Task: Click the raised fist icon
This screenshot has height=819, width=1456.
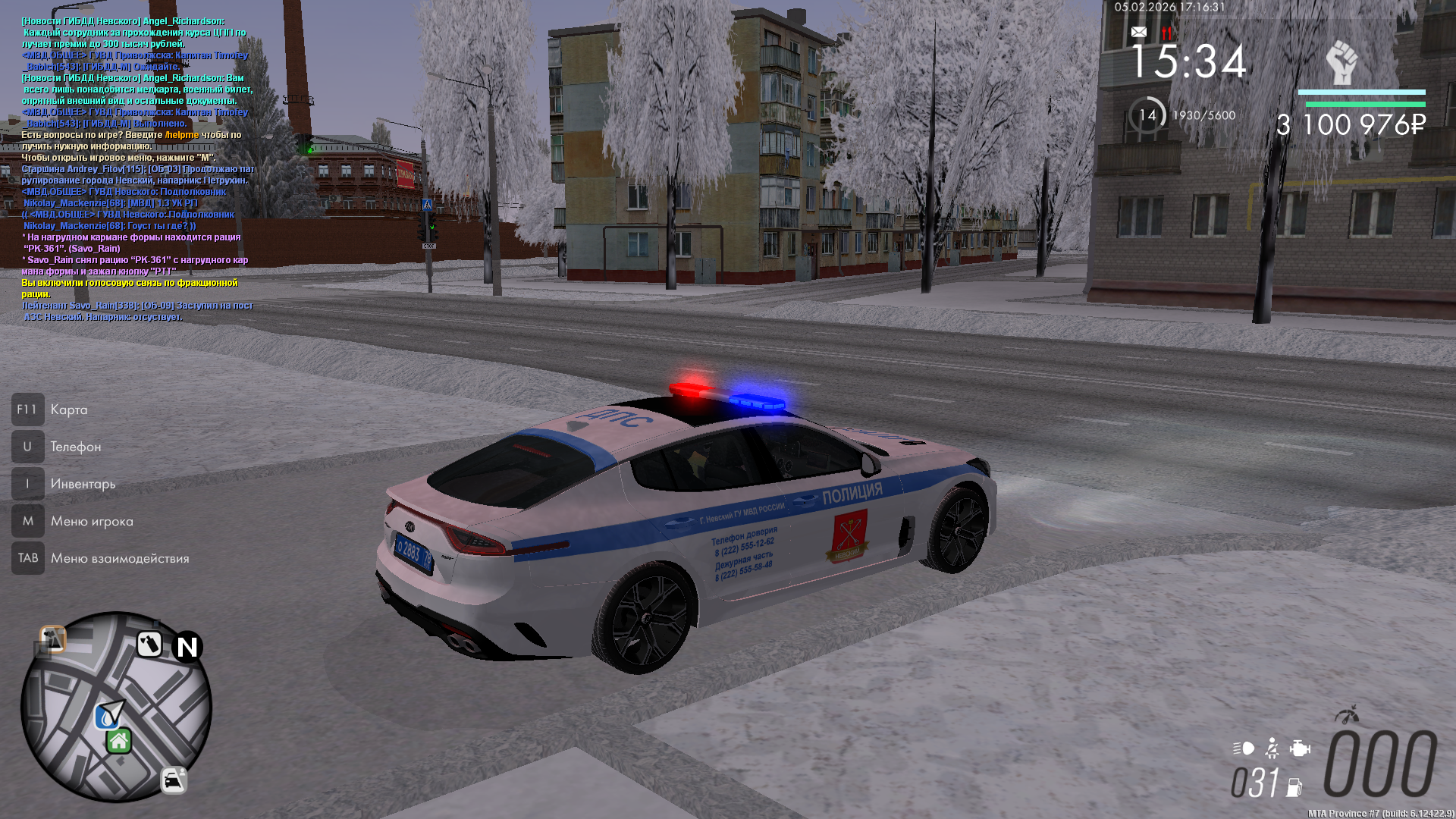Action: (1341, 63)
